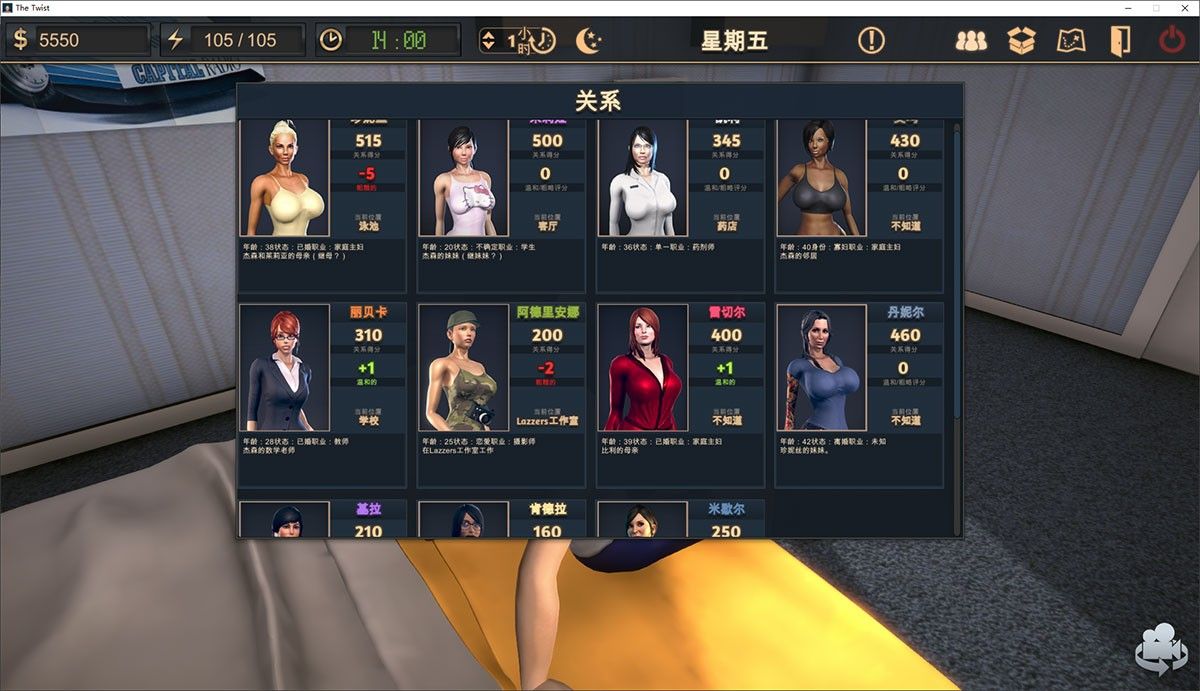Click the exit door icon
This screenshot has height=691, width=1200.
[x=1120, y=41]
